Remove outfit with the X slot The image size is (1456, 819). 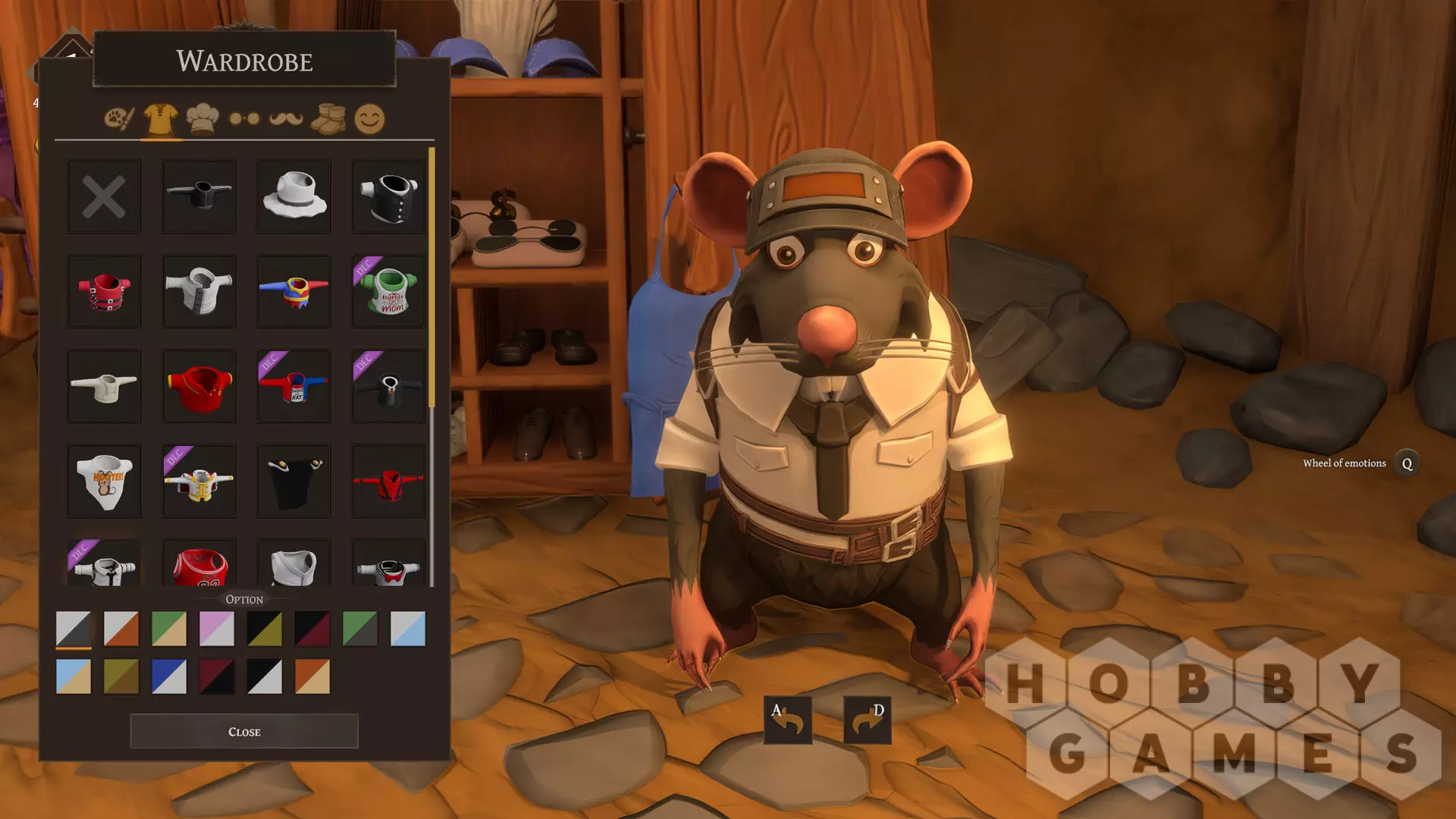click(104, 196)
